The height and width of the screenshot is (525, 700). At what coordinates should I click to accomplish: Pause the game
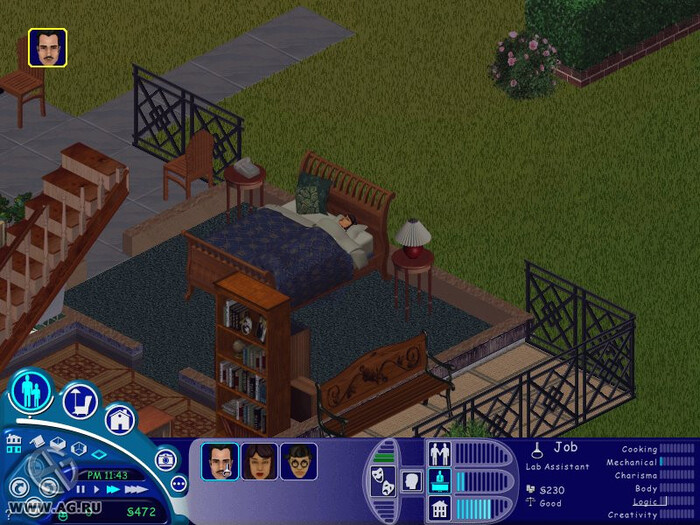[x=83, y=489]
